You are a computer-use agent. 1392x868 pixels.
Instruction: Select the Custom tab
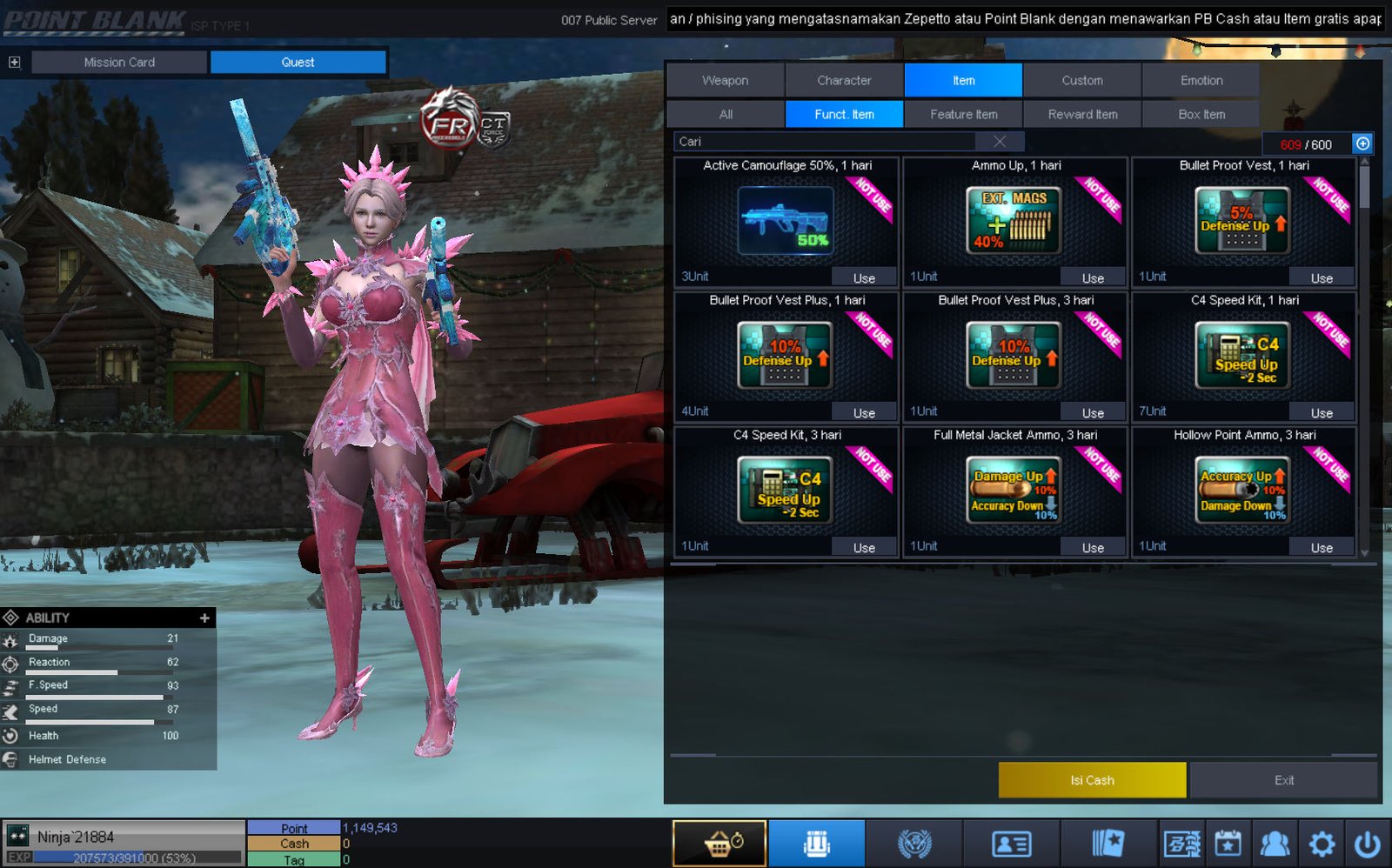point(1081,80)
